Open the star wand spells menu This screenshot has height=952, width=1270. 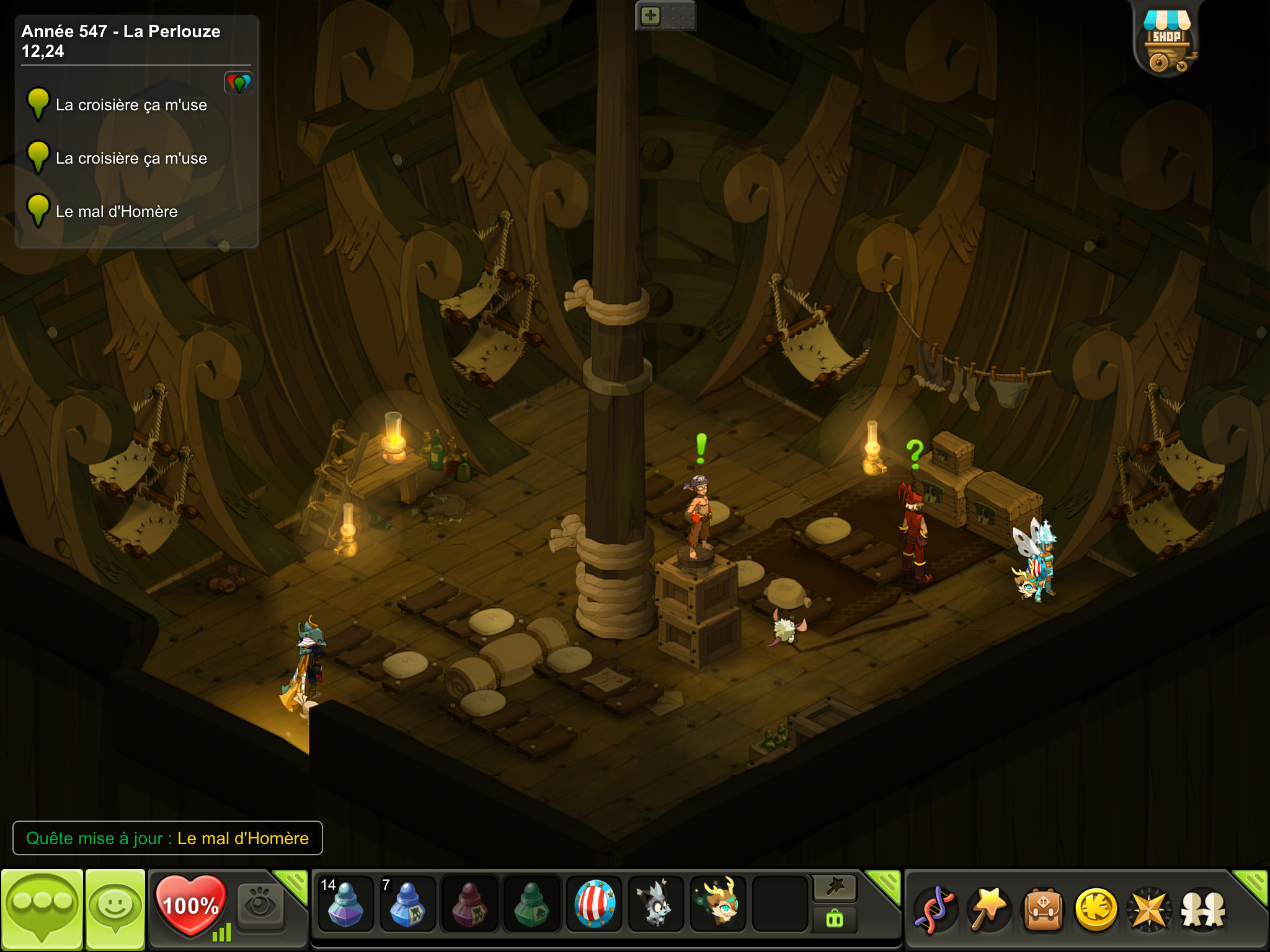point(988,909)
